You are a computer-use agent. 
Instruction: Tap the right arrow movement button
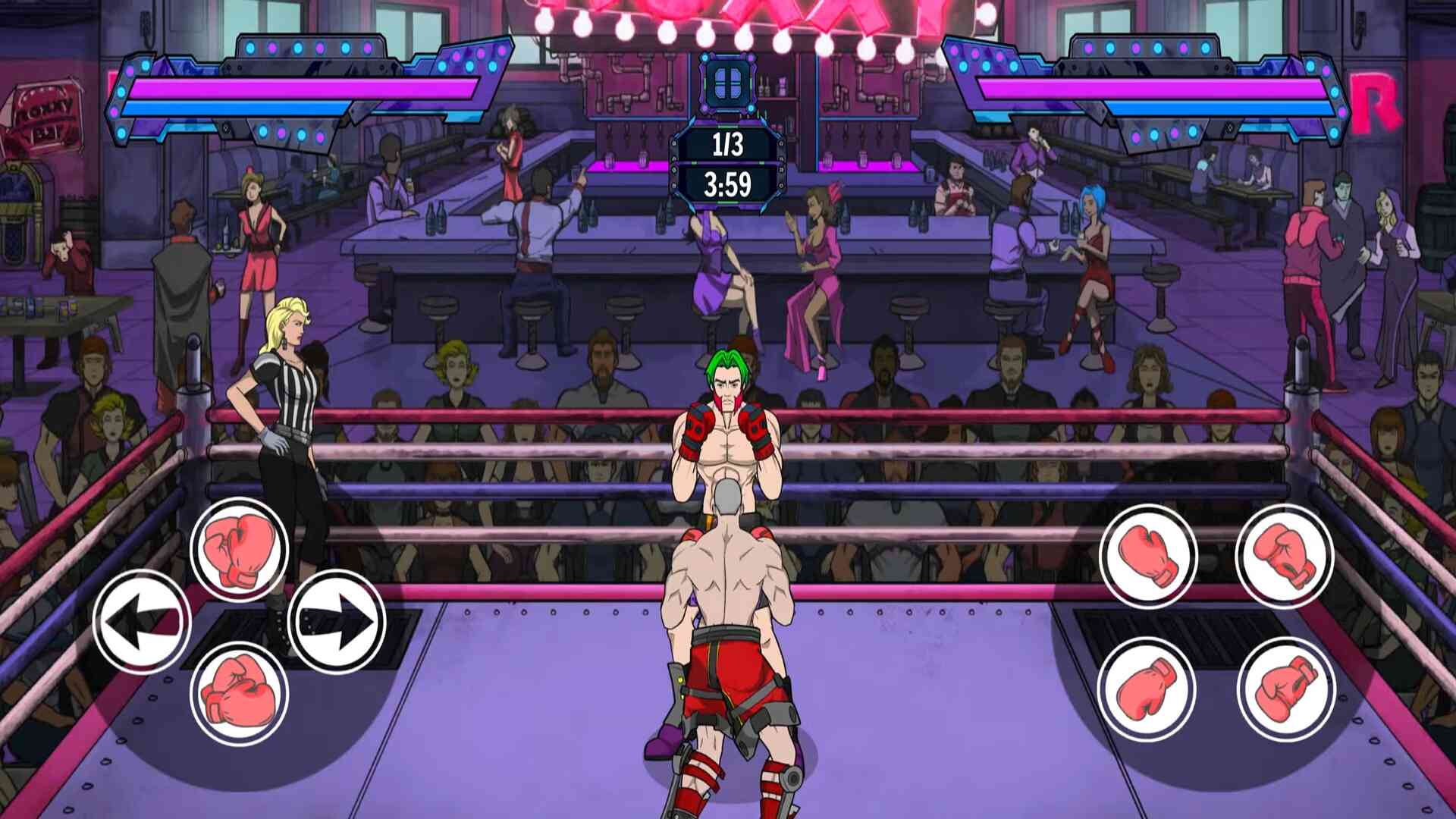(x=337, y=621)
